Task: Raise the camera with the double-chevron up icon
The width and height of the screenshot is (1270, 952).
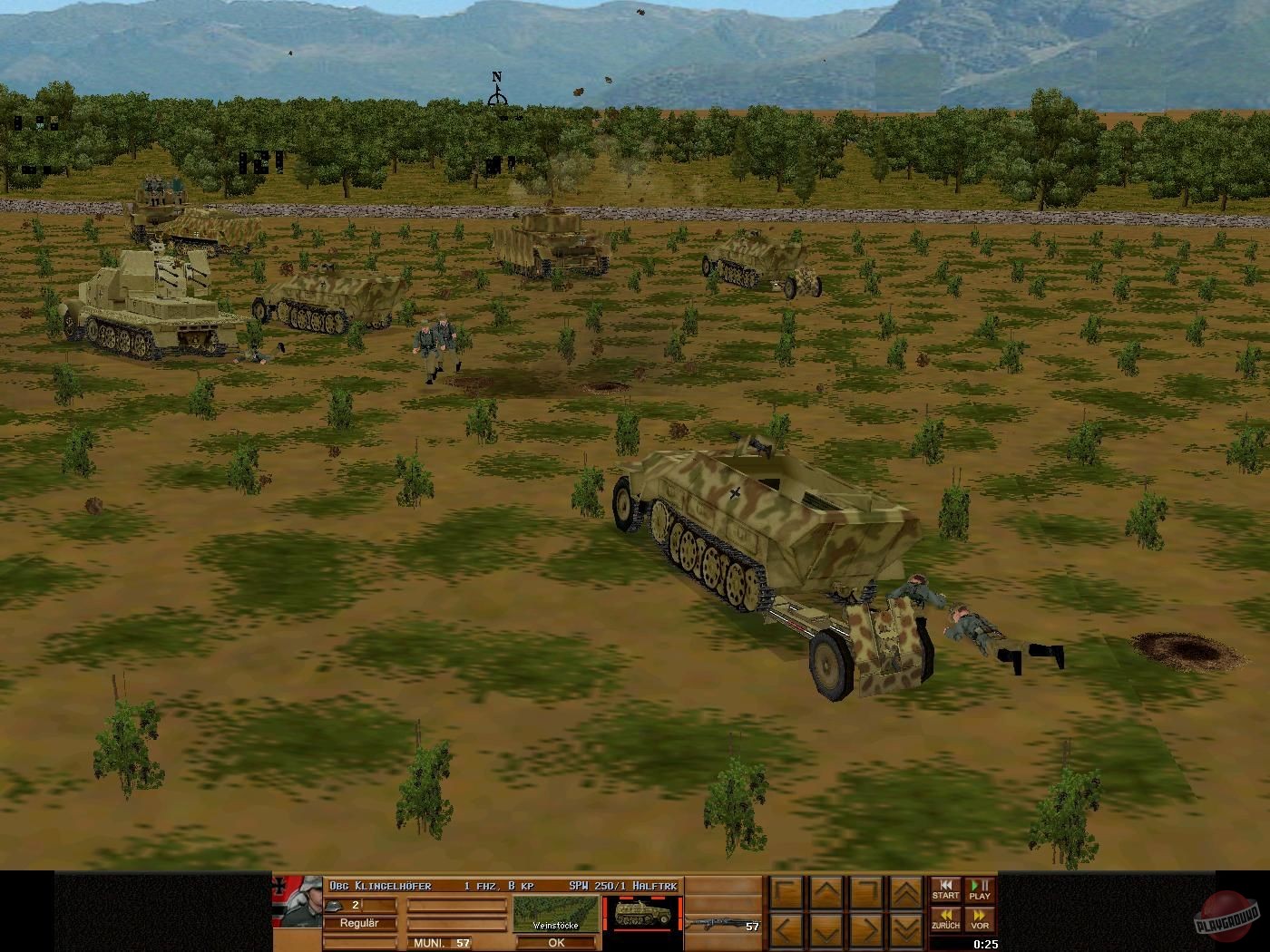Action: 905,892
